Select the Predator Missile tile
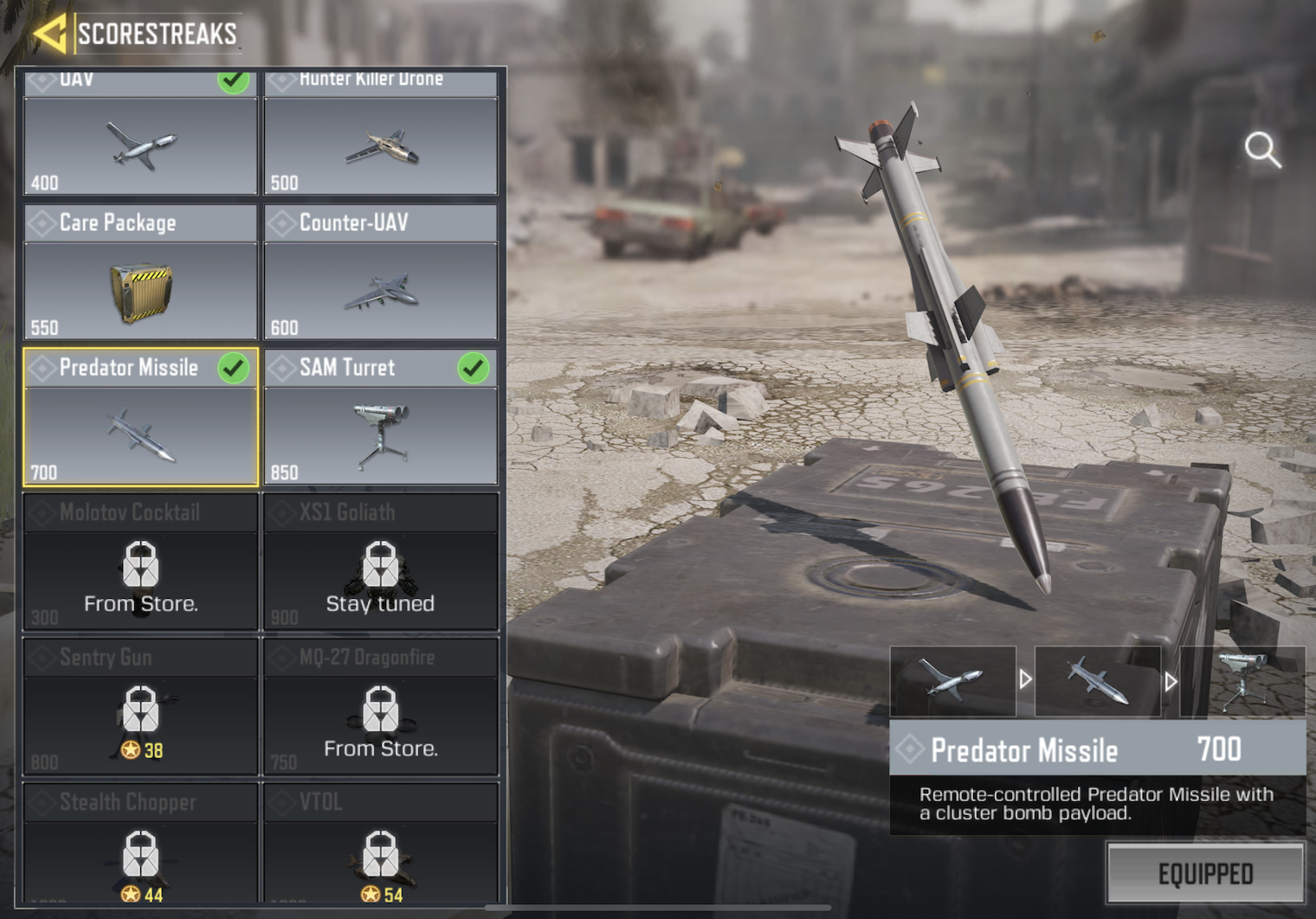Screen dimensions: 1316x919 pos(140,418)
